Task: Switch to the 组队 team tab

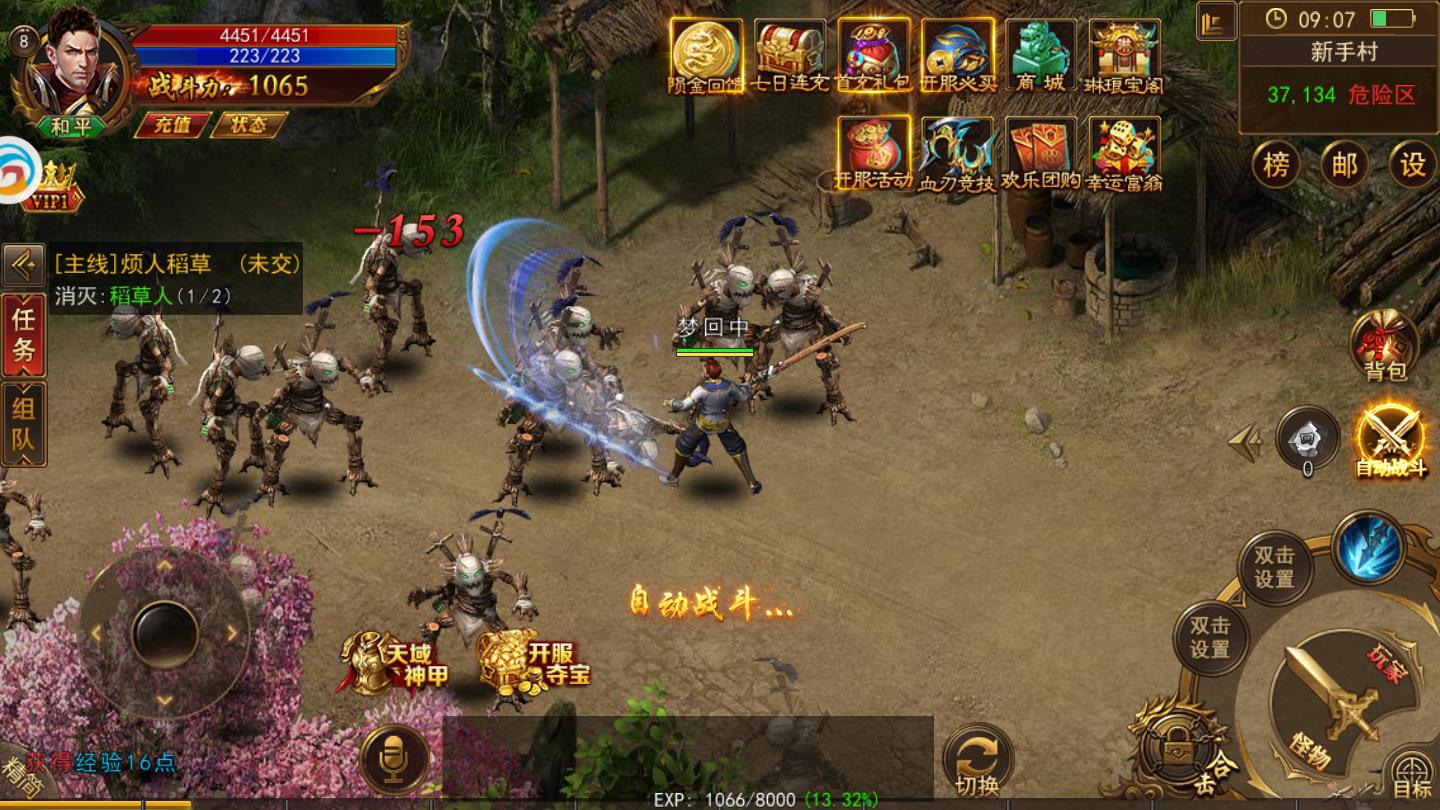Action: 23,422
